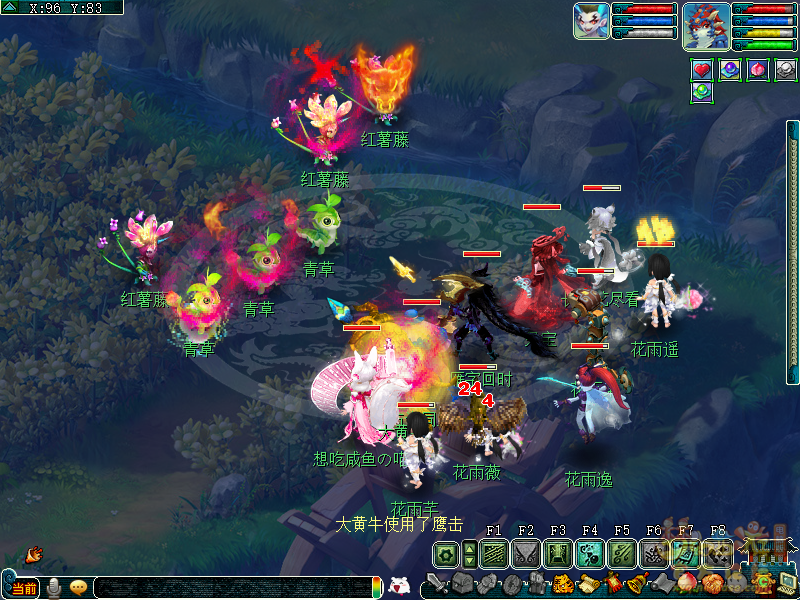Open the orange speech bubble chat options
800x600 pixels.
point(79,588)
